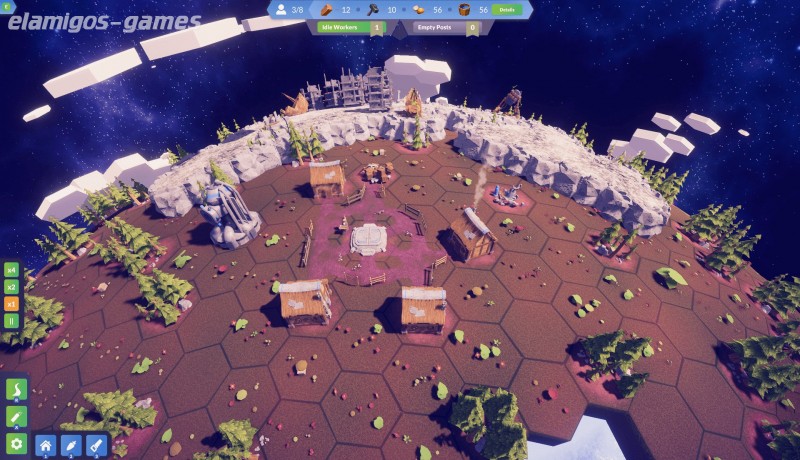800x460 pixels.
Task: Pause the game with the pause button
Action: click(12, 321)
